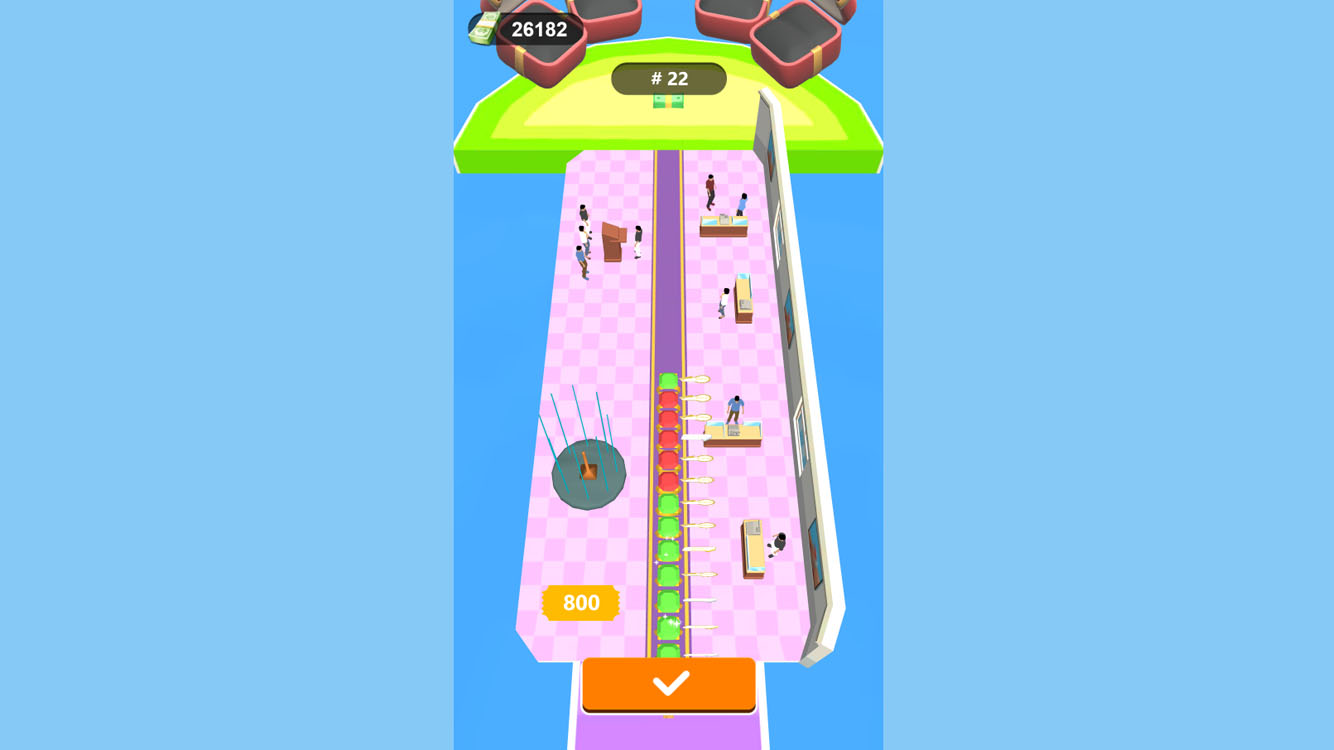Select the bottom-most green seat near the checkmark
The height and width of the screenshot is (750, 1334).
pos(667,650)
